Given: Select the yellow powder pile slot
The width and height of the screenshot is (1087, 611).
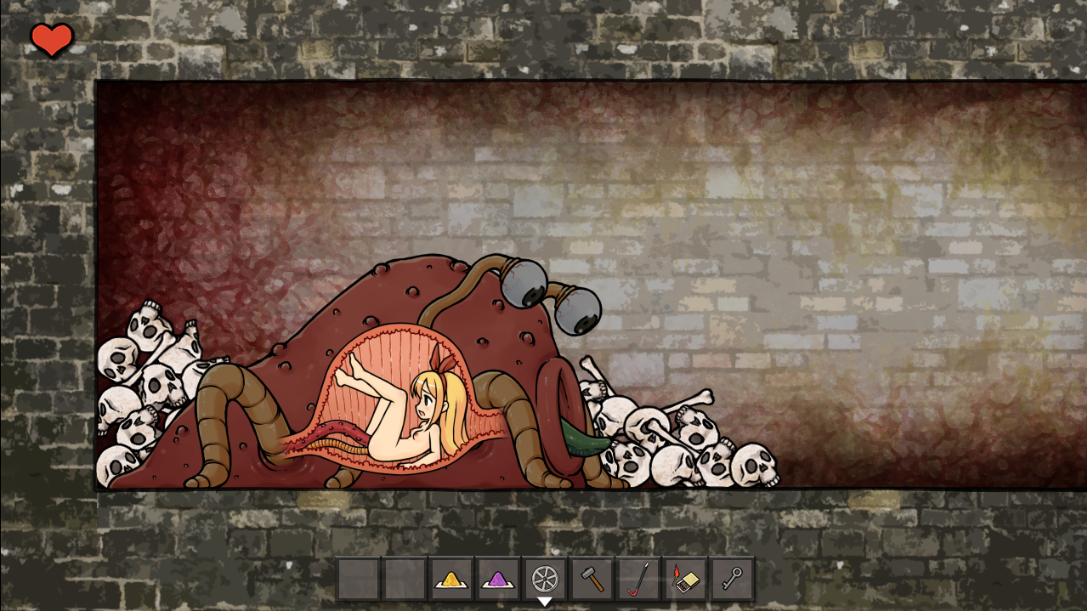Looking at the screenshot, I should pos(452,579).
